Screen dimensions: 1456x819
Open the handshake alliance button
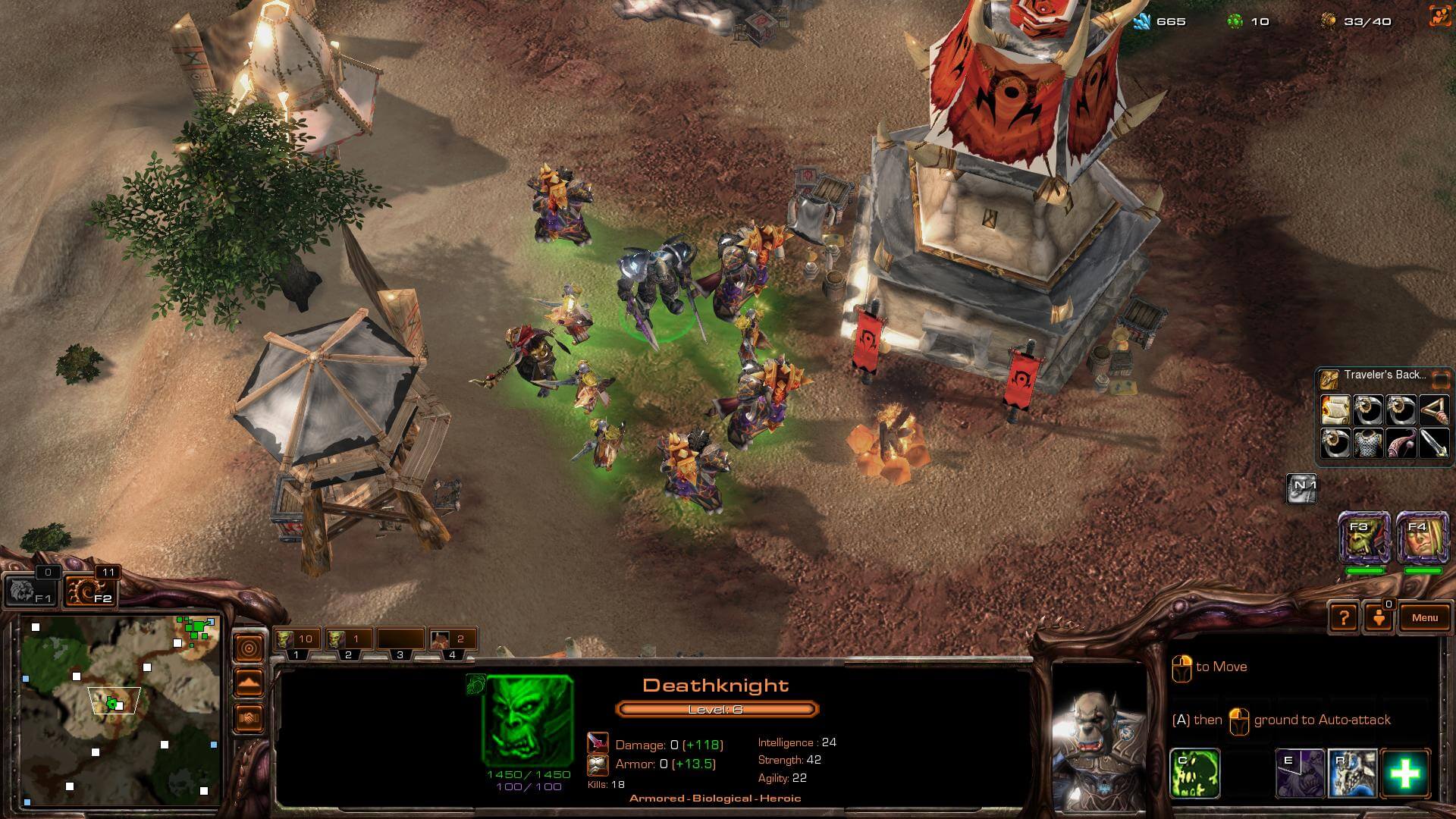(249, 717)
